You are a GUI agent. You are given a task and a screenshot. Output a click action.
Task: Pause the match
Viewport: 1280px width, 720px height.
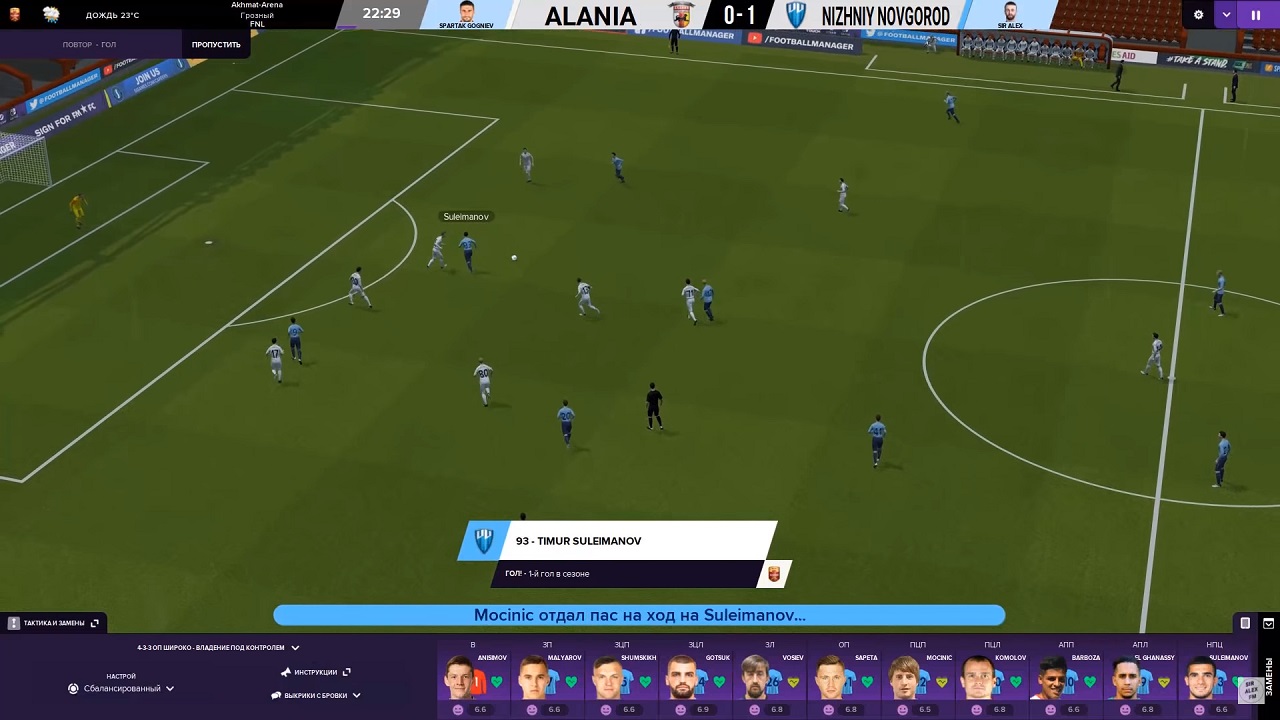pyautogui.click(x=1255, y=15)
